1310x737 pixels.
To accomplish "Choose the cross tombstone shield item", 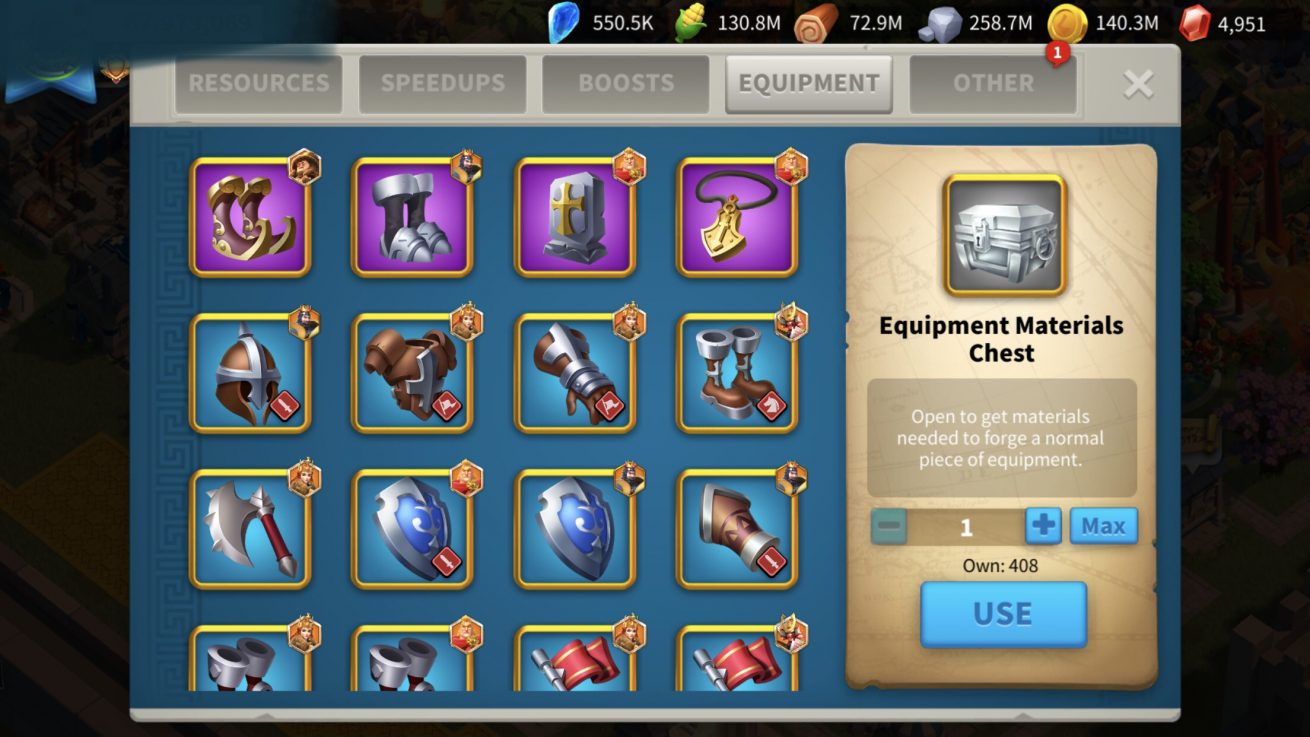I will pos(575,217).
